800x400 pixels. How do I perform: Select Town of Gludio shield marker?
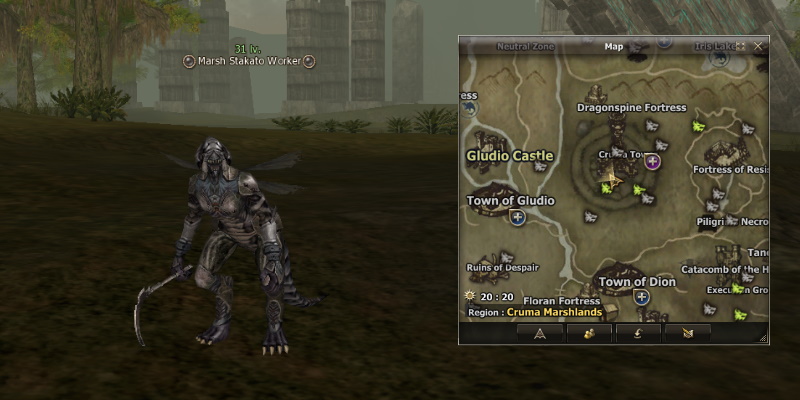pos(518,217)
